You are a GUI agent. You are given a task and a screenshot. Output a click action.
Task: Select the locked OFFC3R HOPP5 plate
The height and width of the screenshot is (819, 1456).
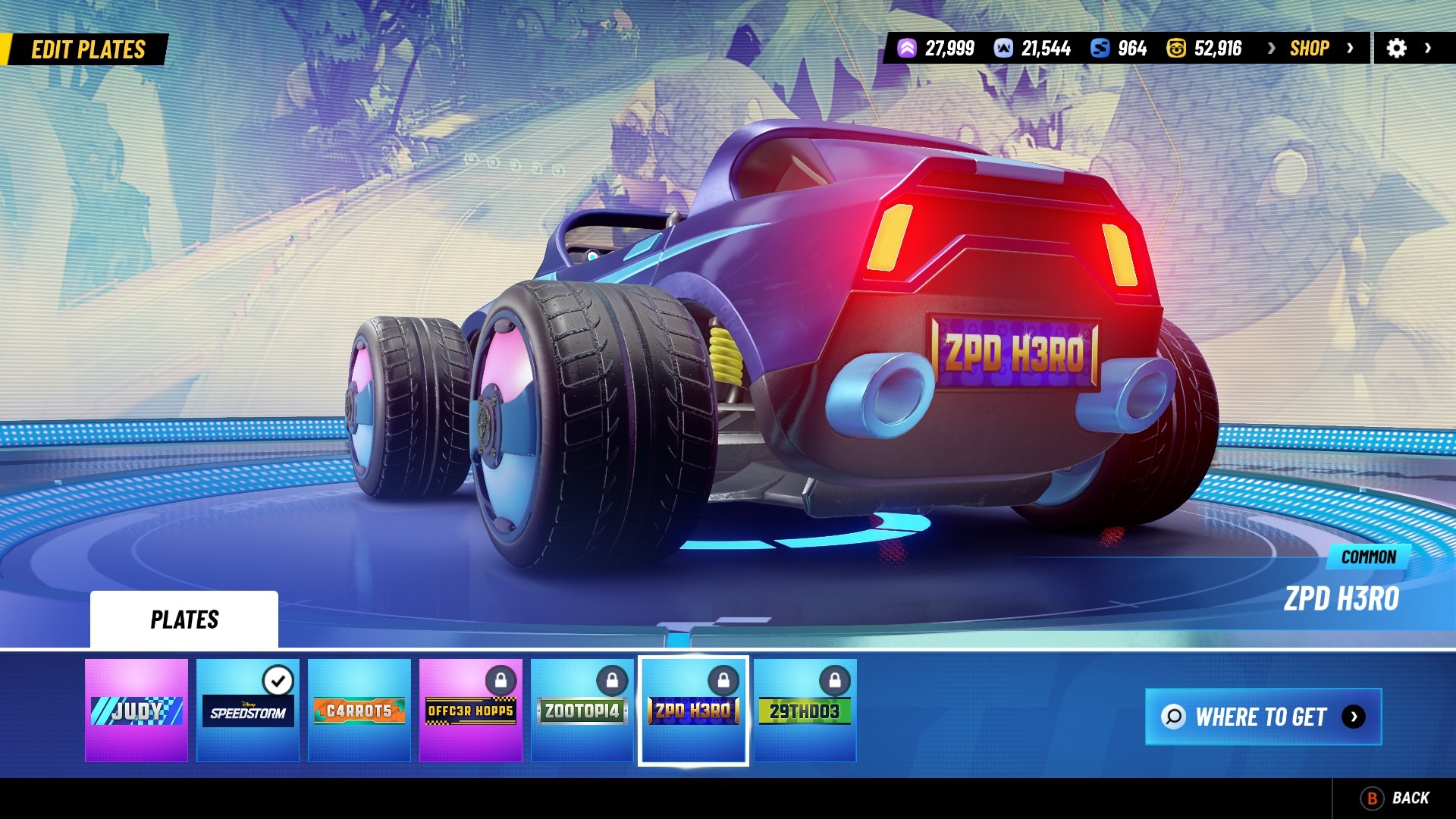pos(471,710)
